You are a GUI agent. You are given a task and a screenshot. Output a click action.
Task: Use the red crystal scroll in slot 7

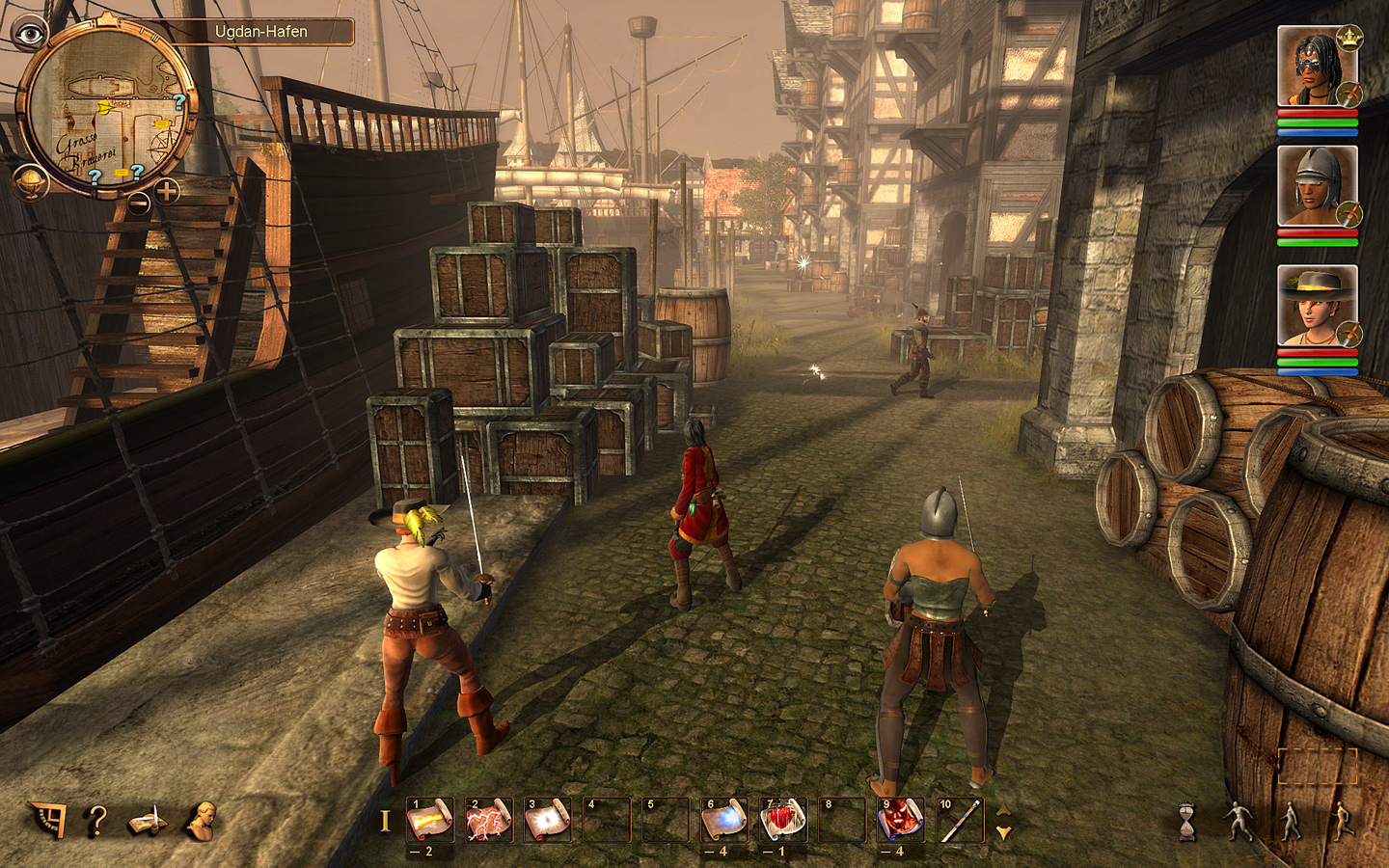pyautogui.click(x=782, y=821)
